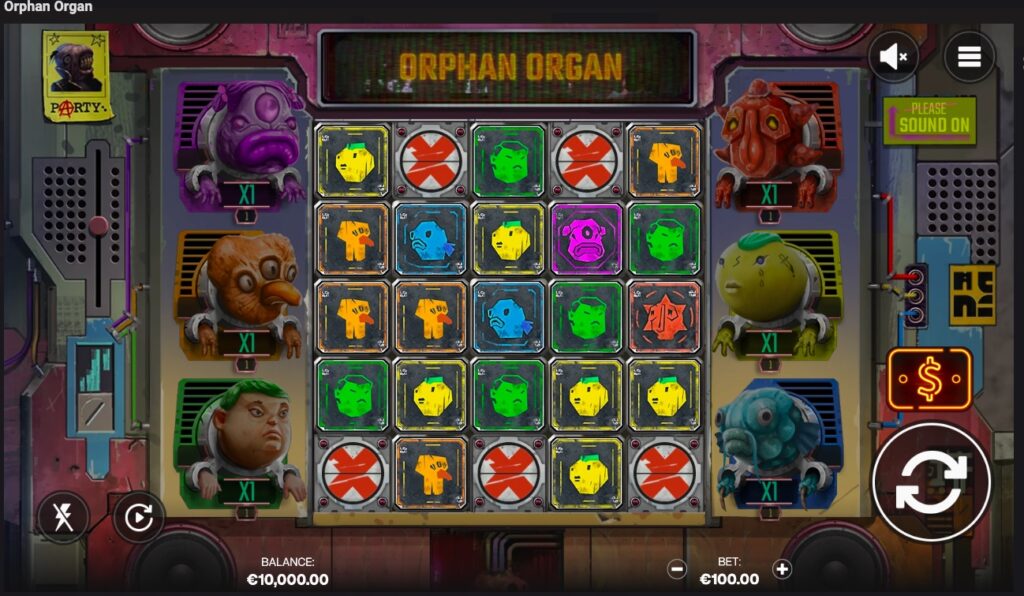Toggle the muted speaker sound button
This screenshot has width=1024, height=596.
tap(894, 57)
